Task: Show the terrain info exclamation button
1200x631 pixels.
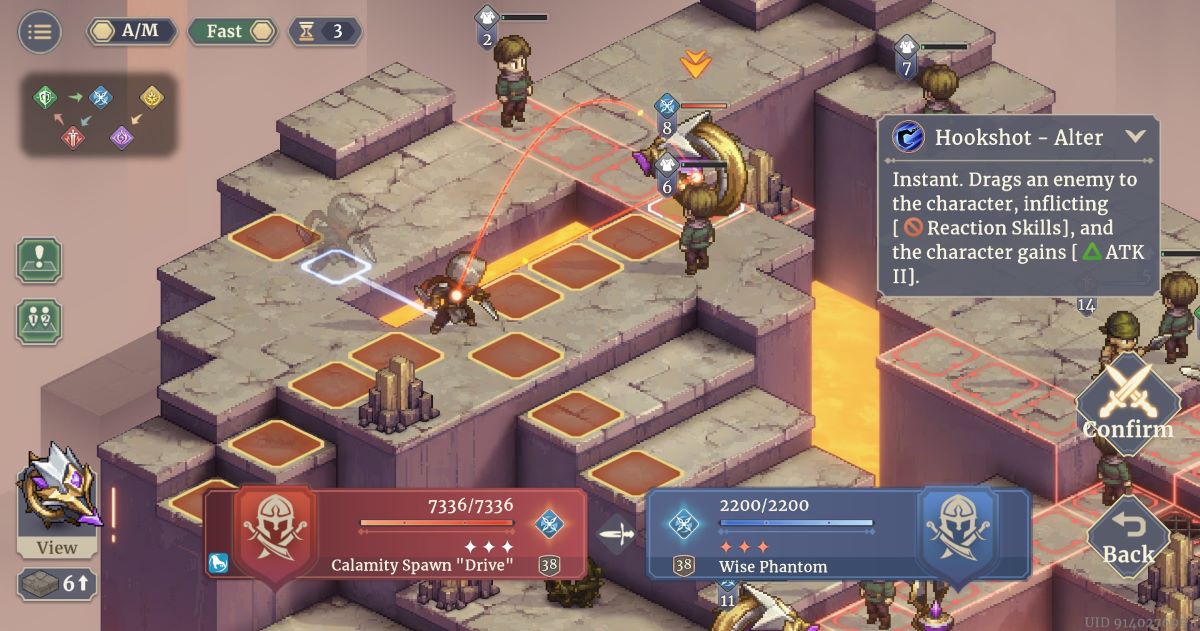Action: [39, 260]
